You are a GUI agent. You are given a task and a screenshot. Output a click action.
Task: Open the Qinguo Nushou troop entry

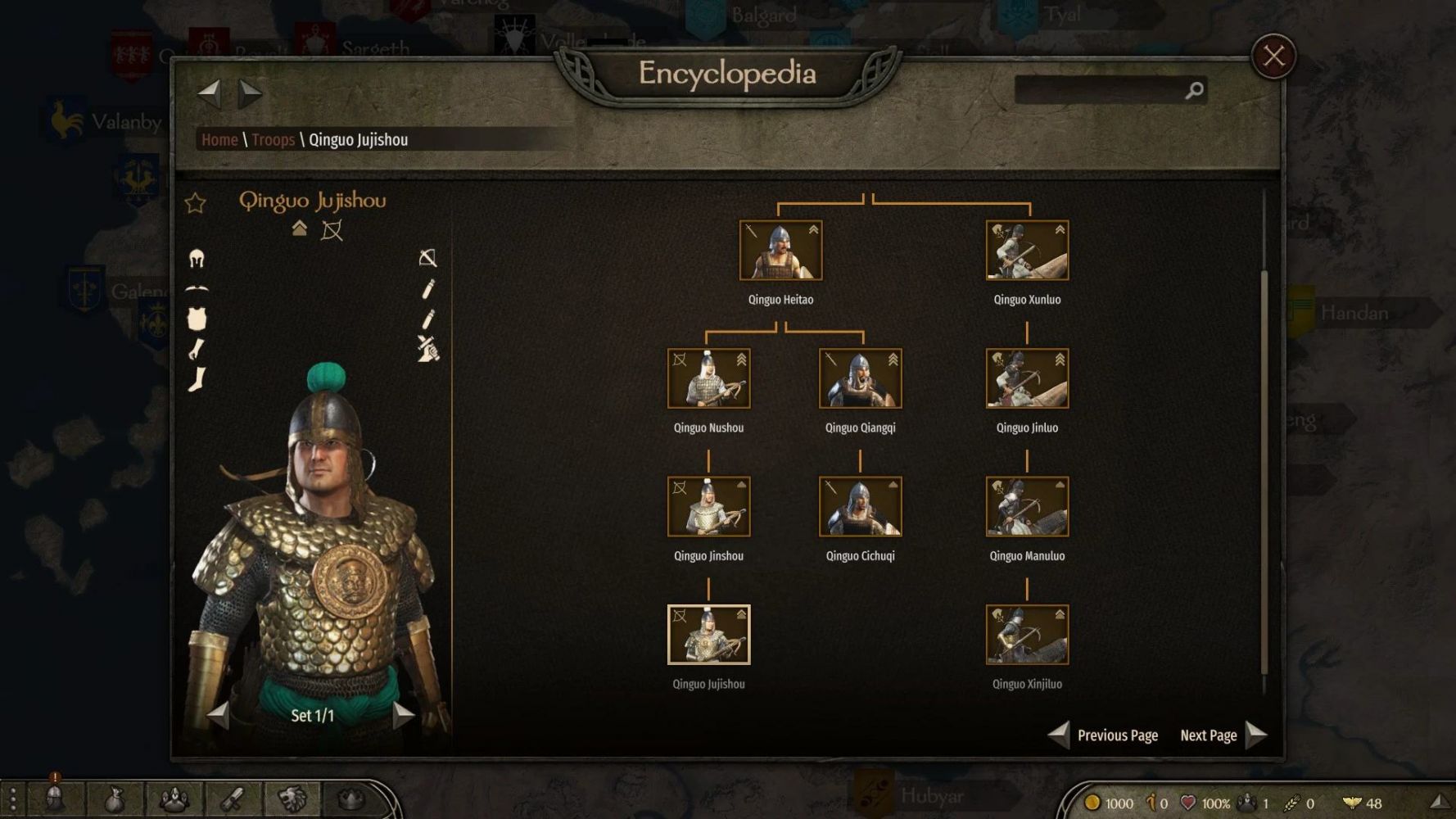coord(708,378)
